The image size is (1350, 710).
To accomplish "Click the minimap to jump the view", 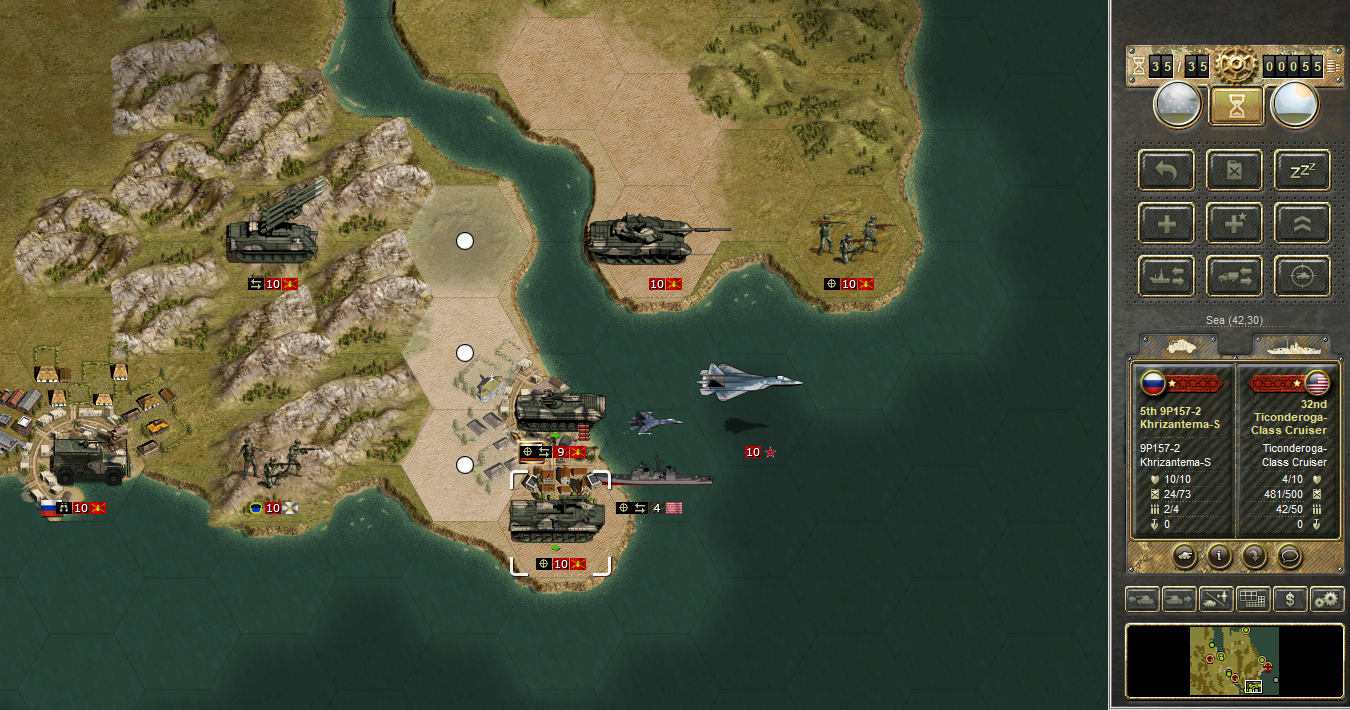I will point(1234,660).
